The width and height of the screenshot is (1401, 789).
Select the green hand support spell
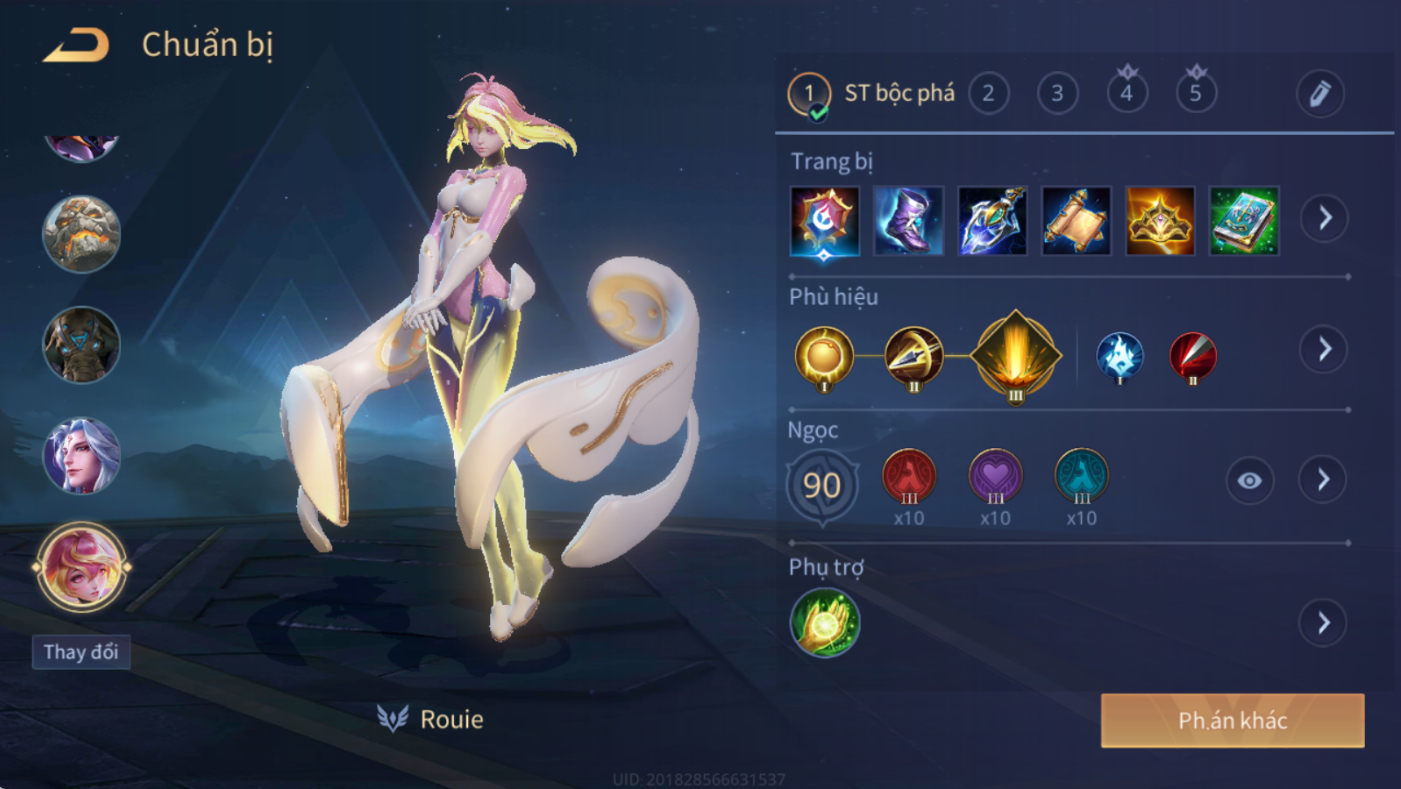tap(825, 623)
